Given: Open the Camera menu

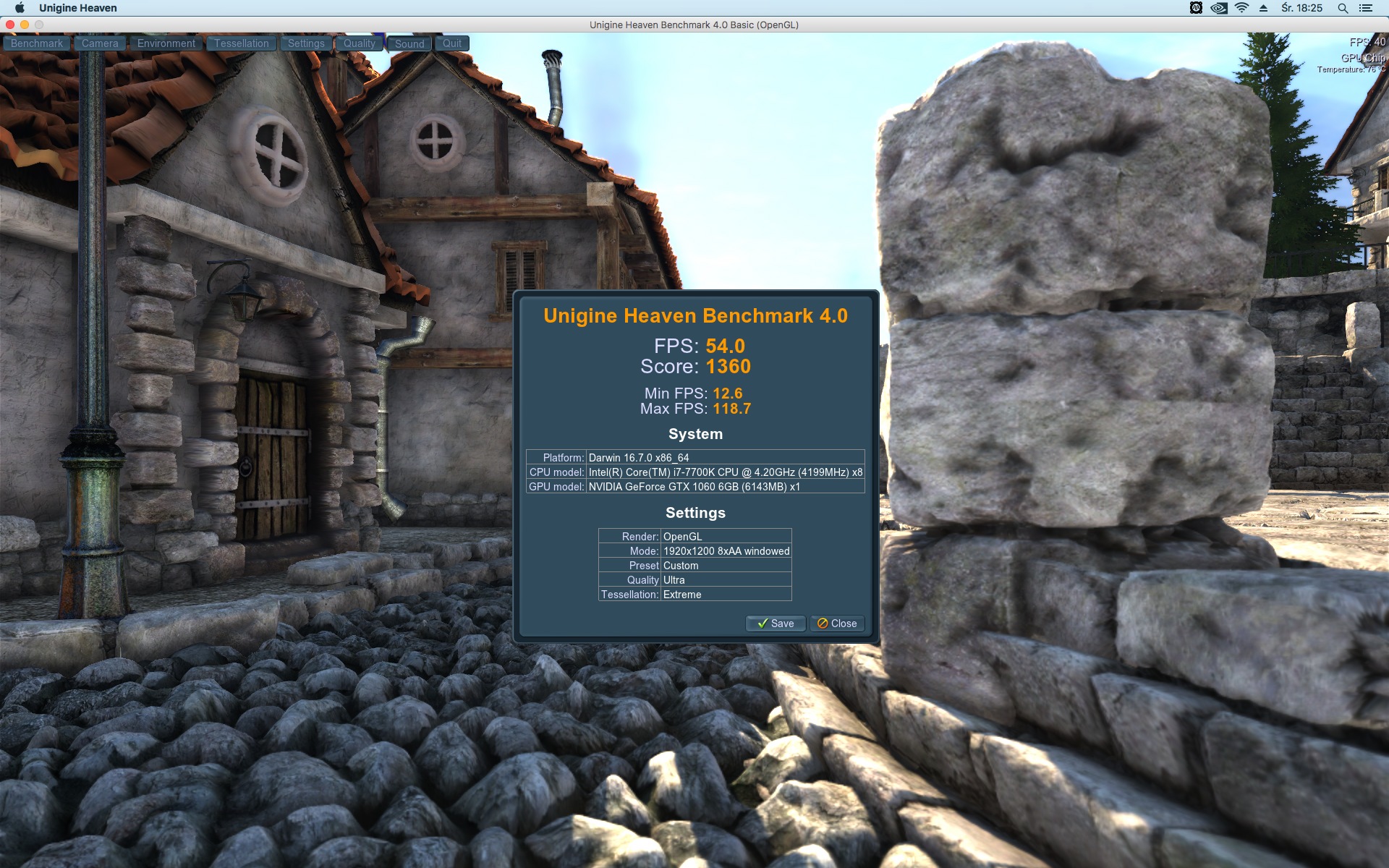Looking at the screenshot, I should coord(100,43).
